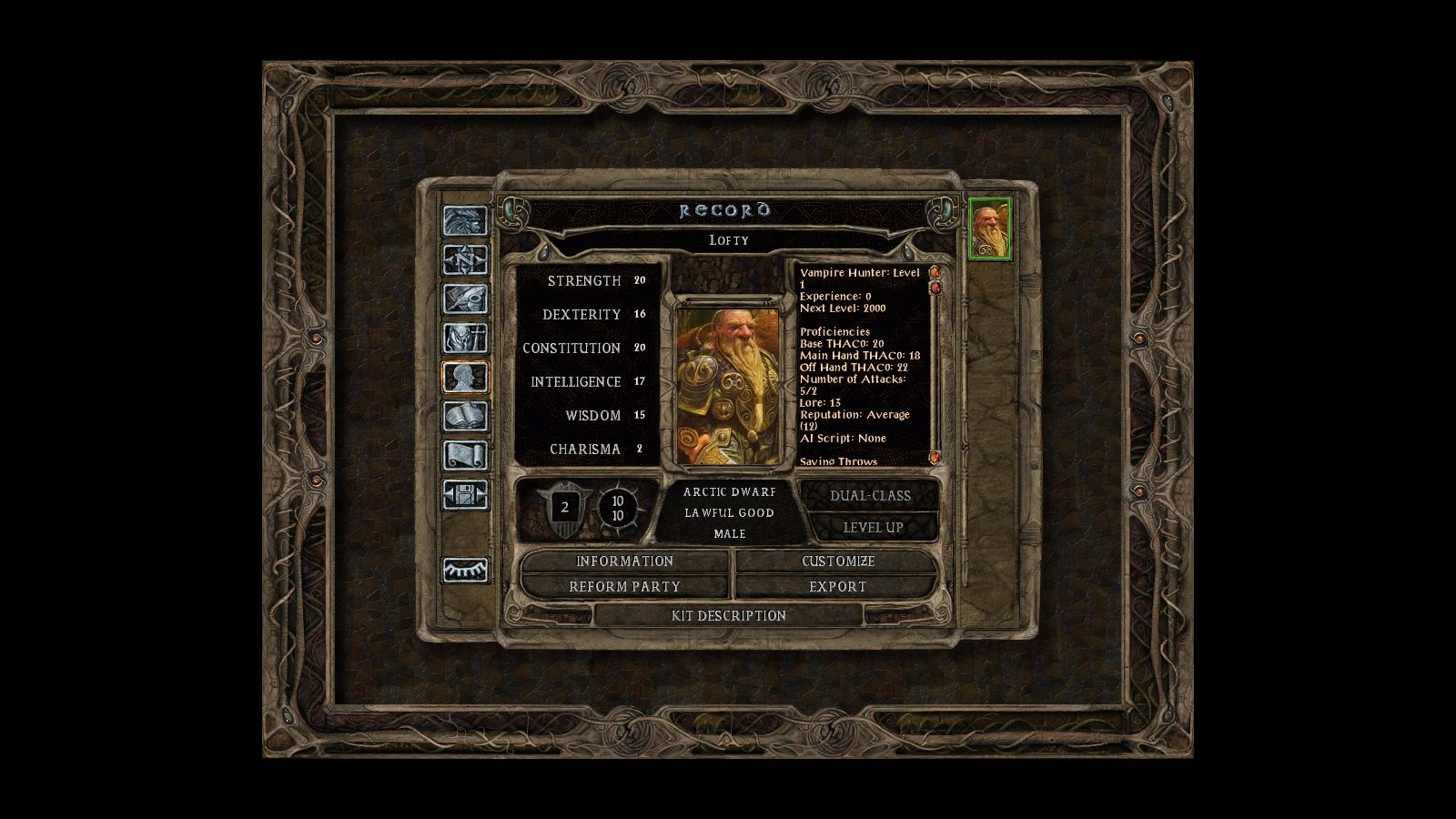Select Lofty's dwarf portrait in party bar
The height and width of the screenshot is (819, 1456).
(989, 227)
